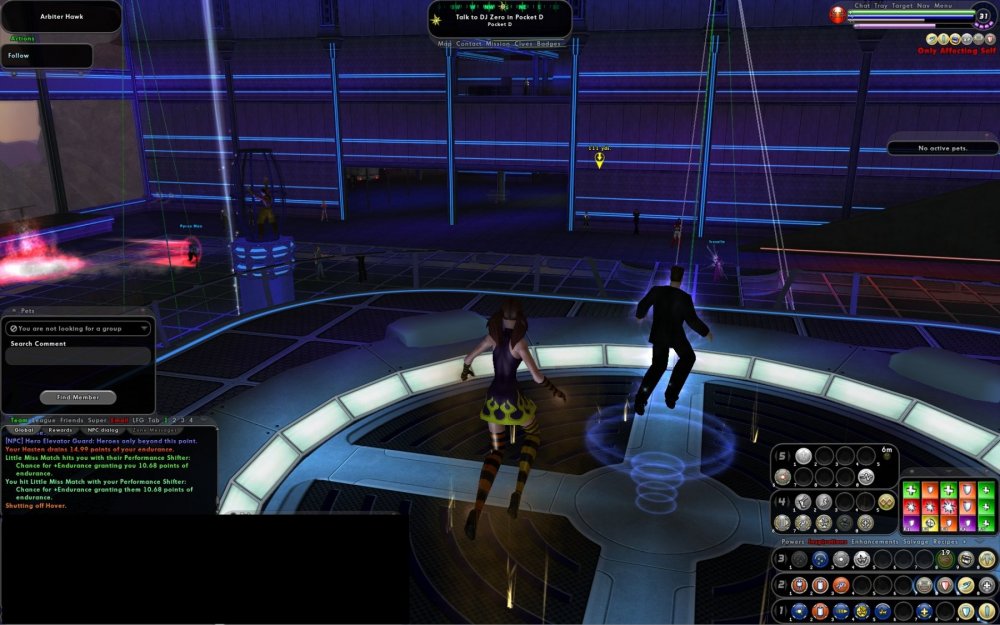Open the looking-for-group status dropdown

point(78,328)
